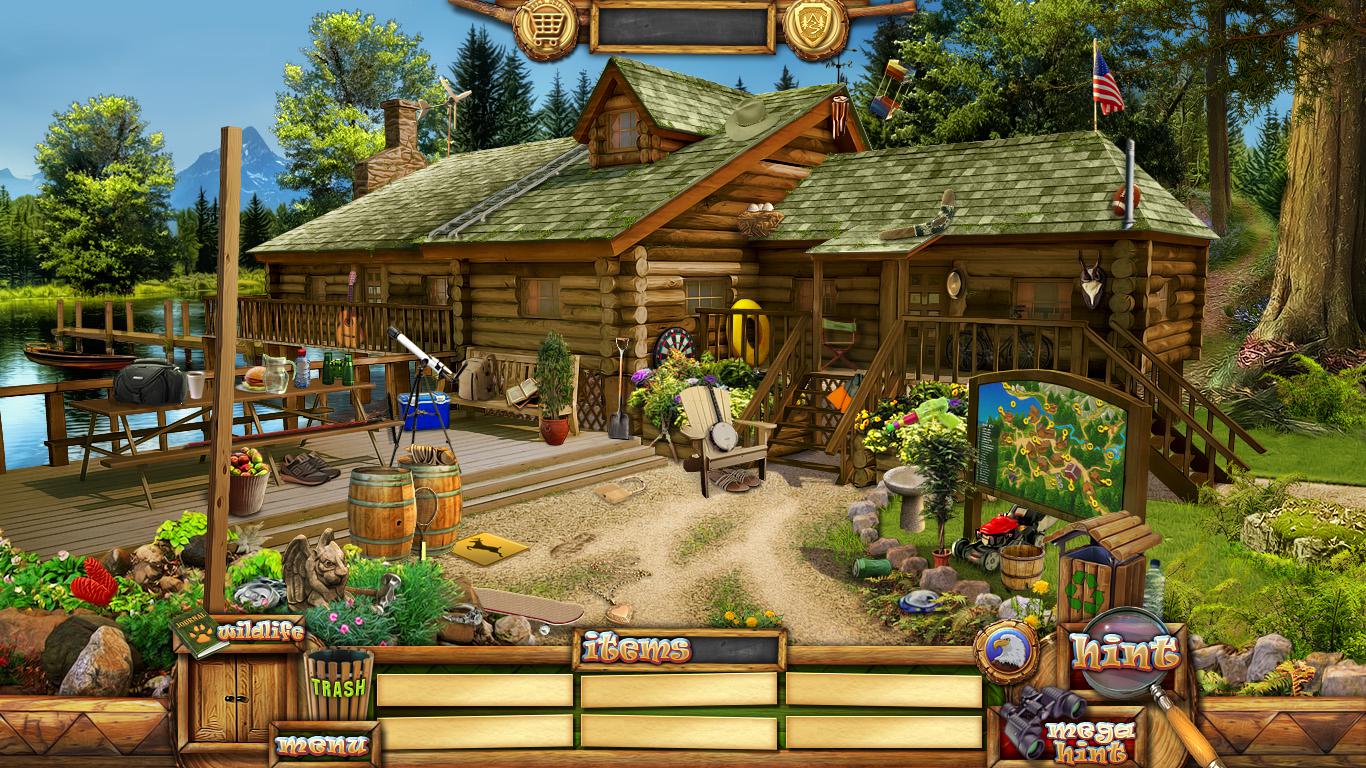Open the game menu
This screenshot has height=768, width=1366.
coord(323,744)
